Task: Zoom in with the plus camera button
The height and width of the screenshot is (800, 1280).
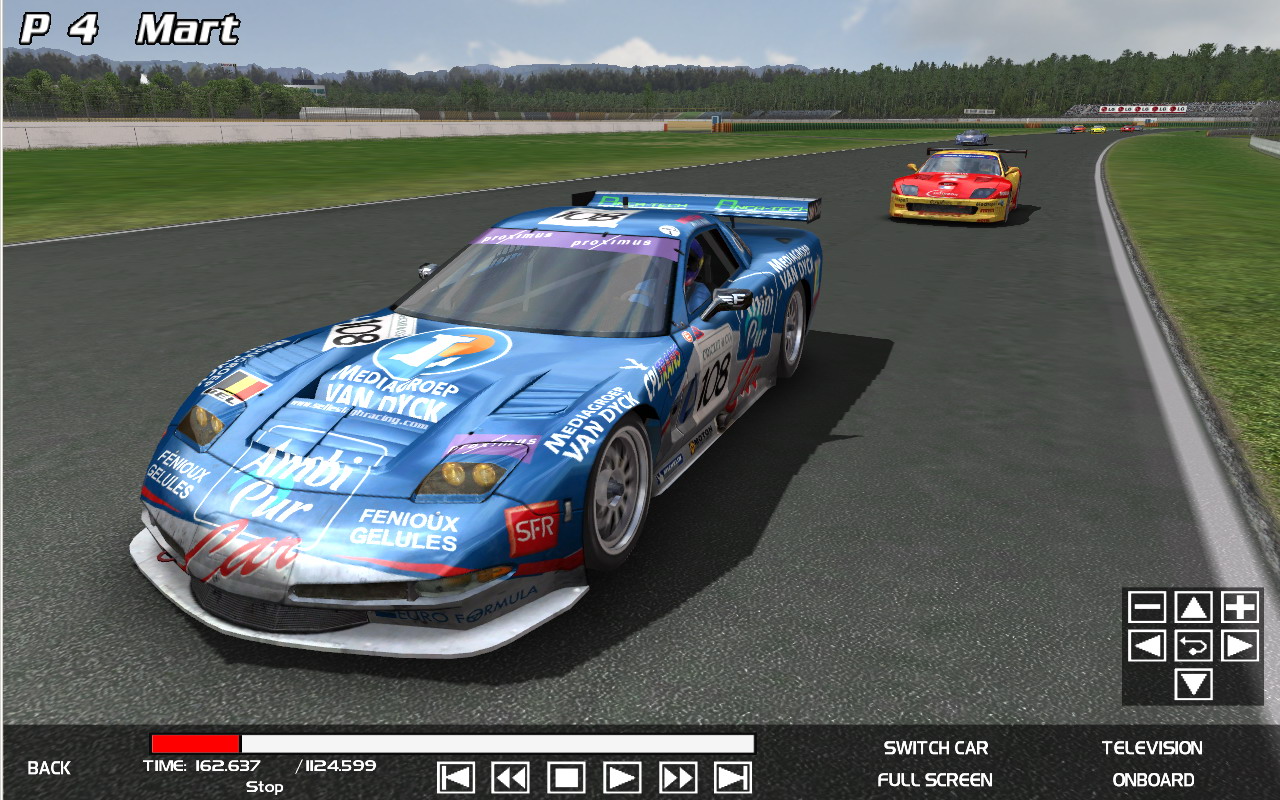Action: click(x=1240, y=607)
